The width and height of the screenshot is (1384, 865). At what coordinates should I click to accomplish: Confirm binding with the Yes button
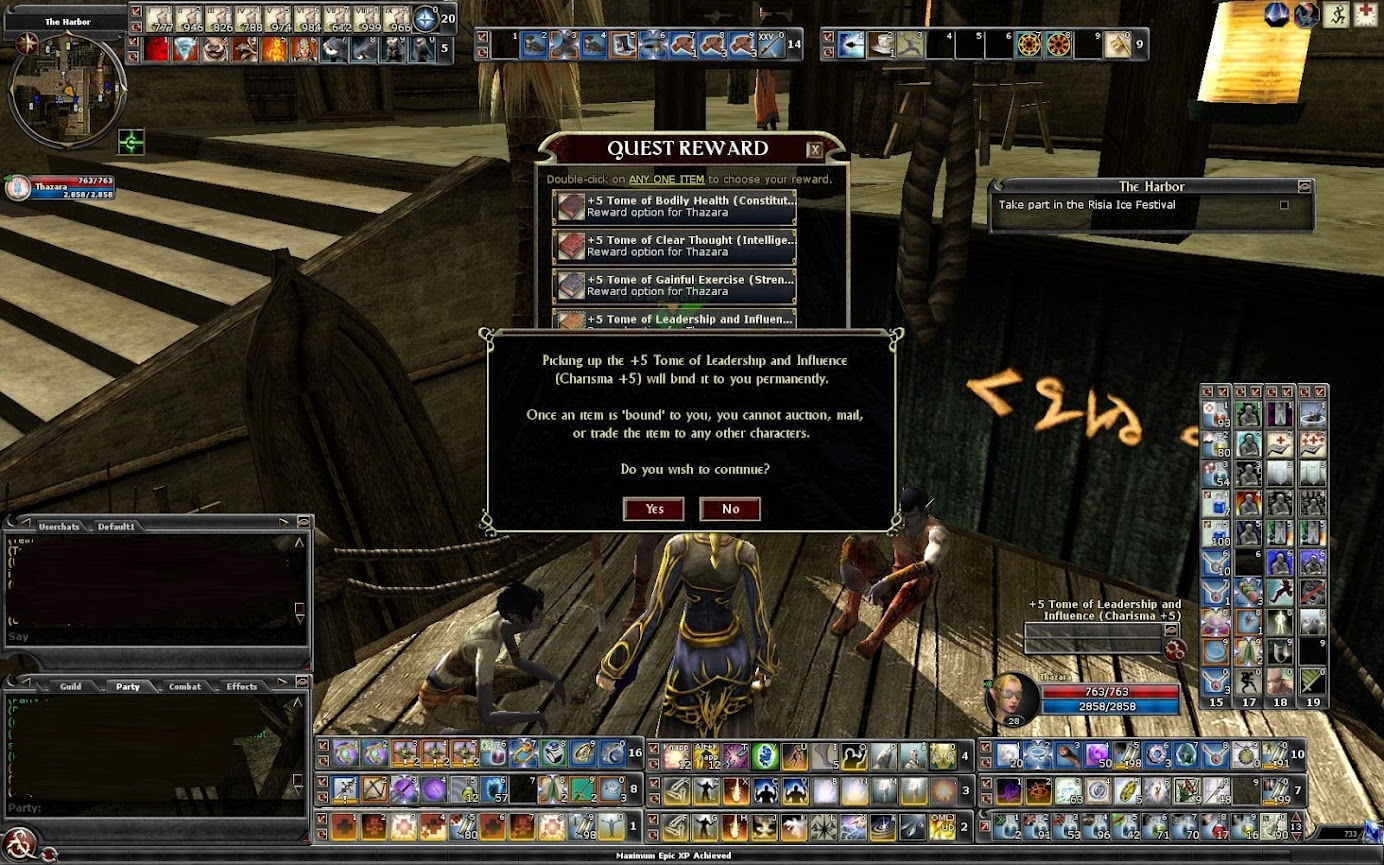[x=653, y=509]
